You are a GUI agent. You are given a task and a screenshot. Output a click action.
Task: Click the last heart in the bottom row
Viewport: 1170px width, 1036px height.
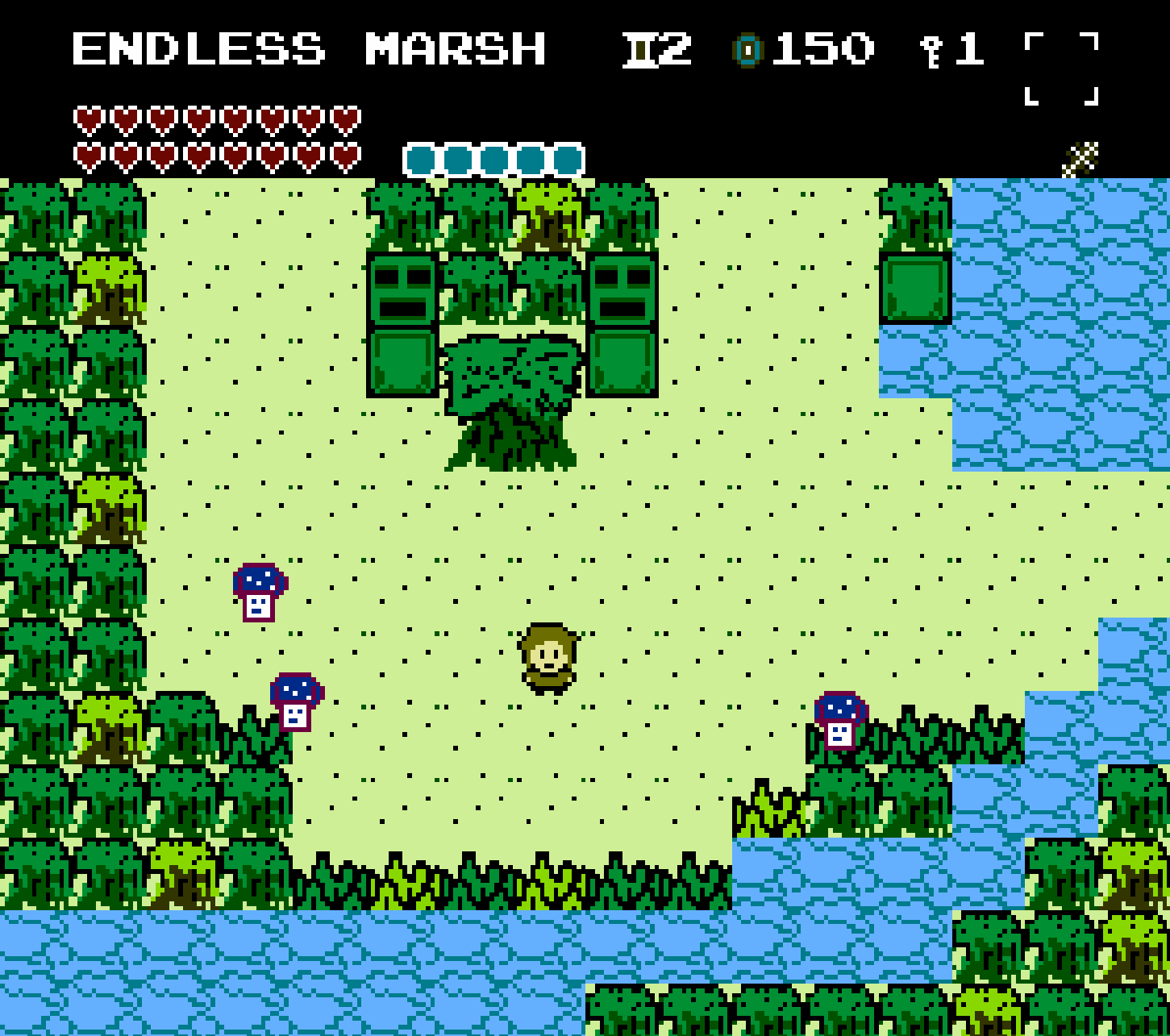[347, 155]
